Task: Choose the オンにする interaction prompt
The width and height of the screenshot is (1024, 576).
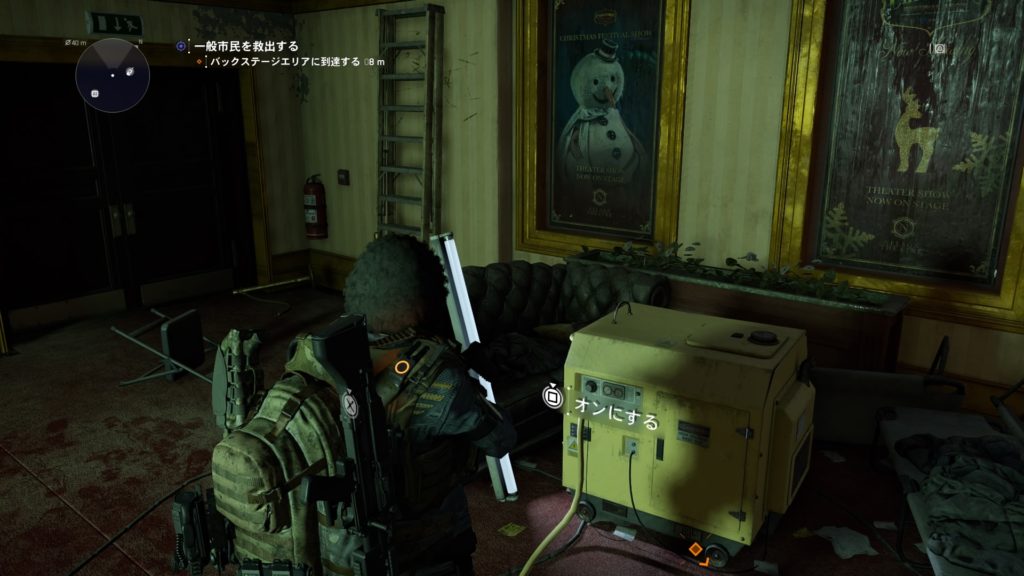Action: click(x=615, y=422)
